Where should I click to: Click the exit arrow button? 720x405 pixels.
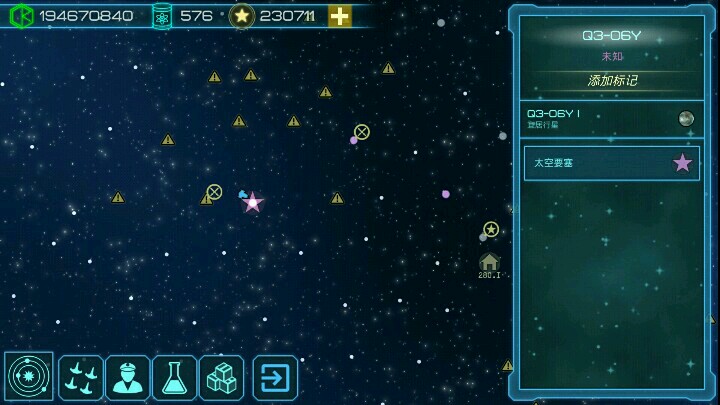275,377
